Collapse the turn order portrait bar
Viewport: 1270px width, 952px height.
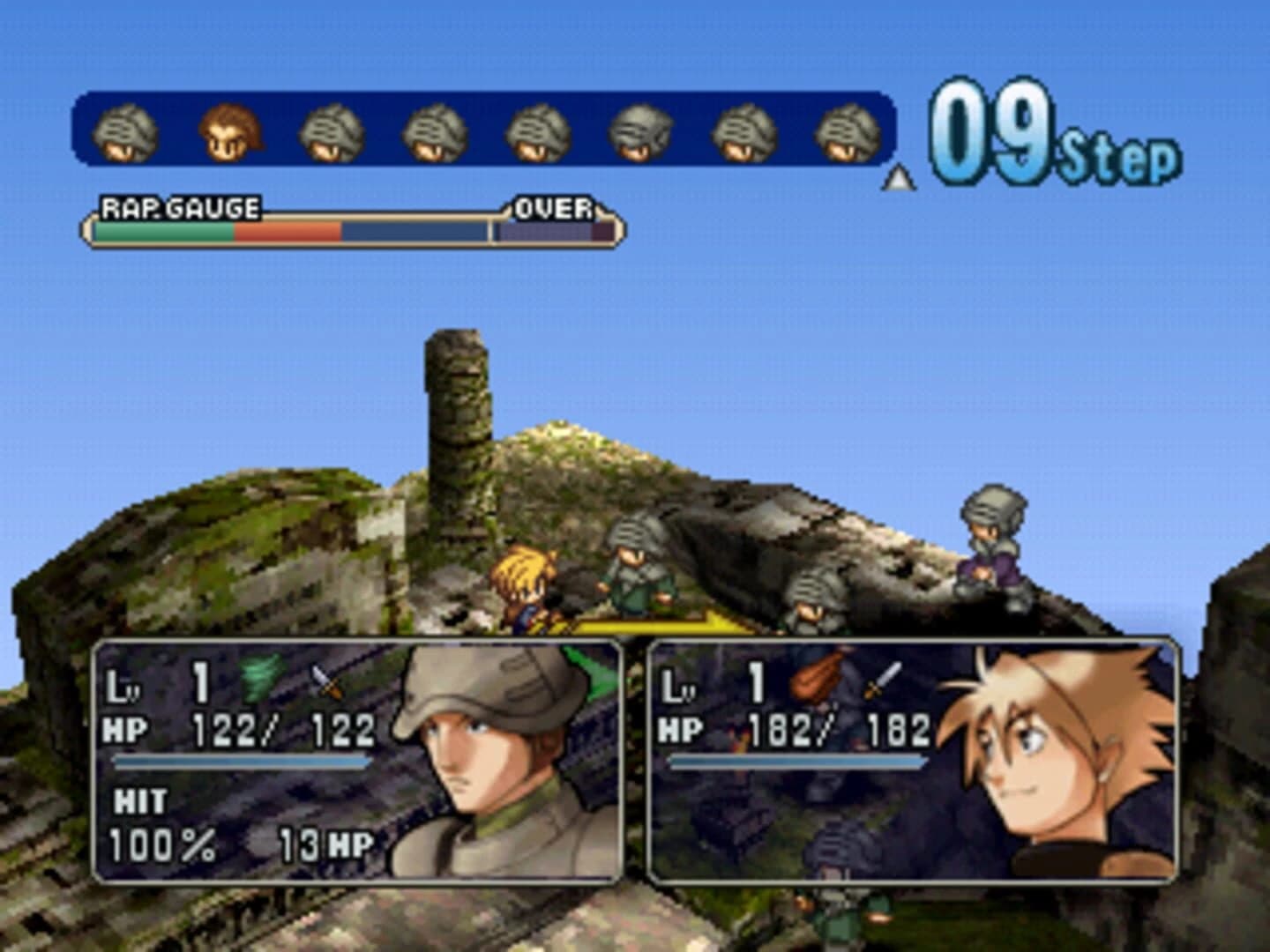(485, 132)
